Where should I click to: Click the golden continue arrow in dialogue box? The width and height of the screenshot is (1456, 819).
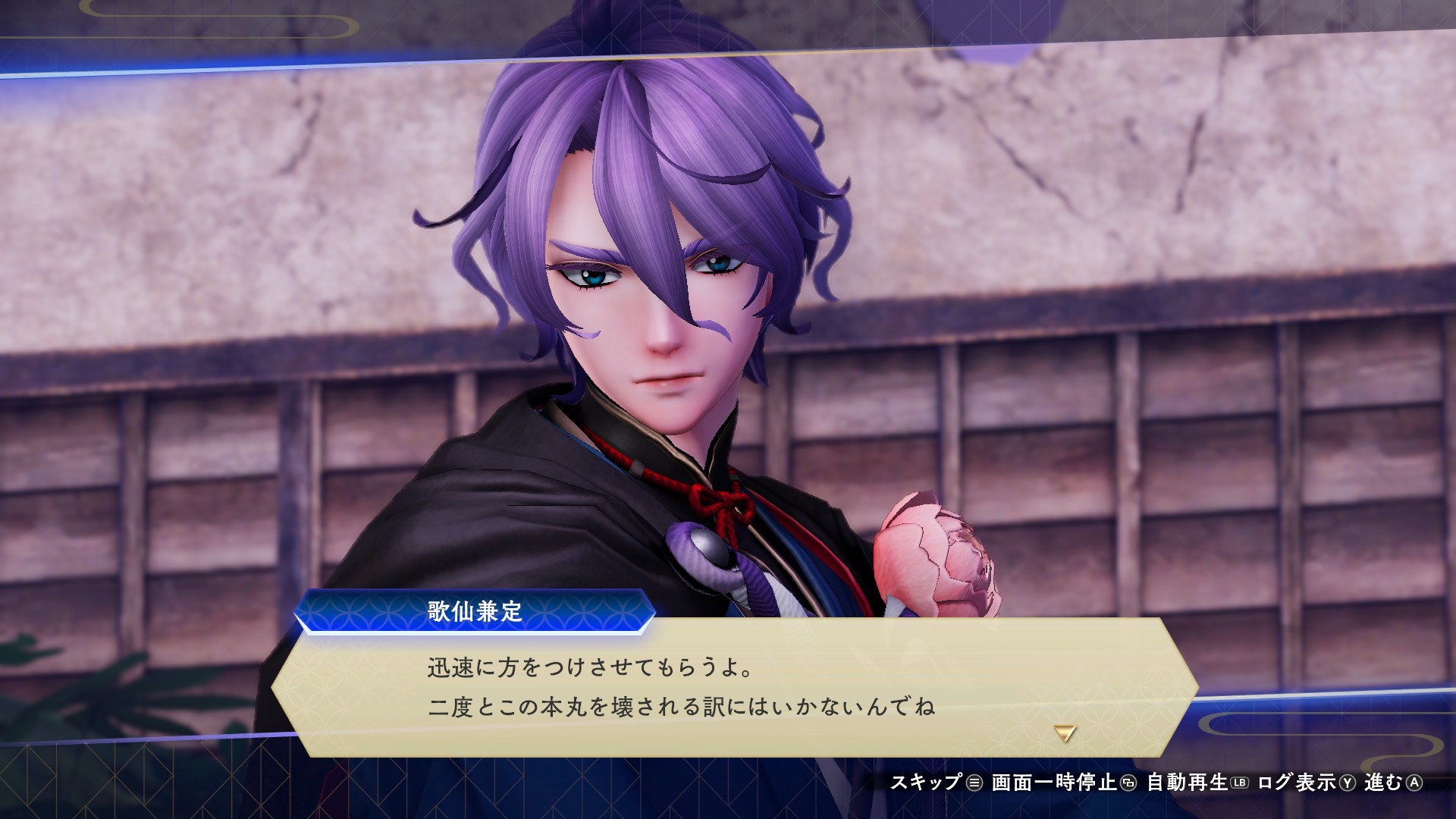click(x=1065, y=733)
